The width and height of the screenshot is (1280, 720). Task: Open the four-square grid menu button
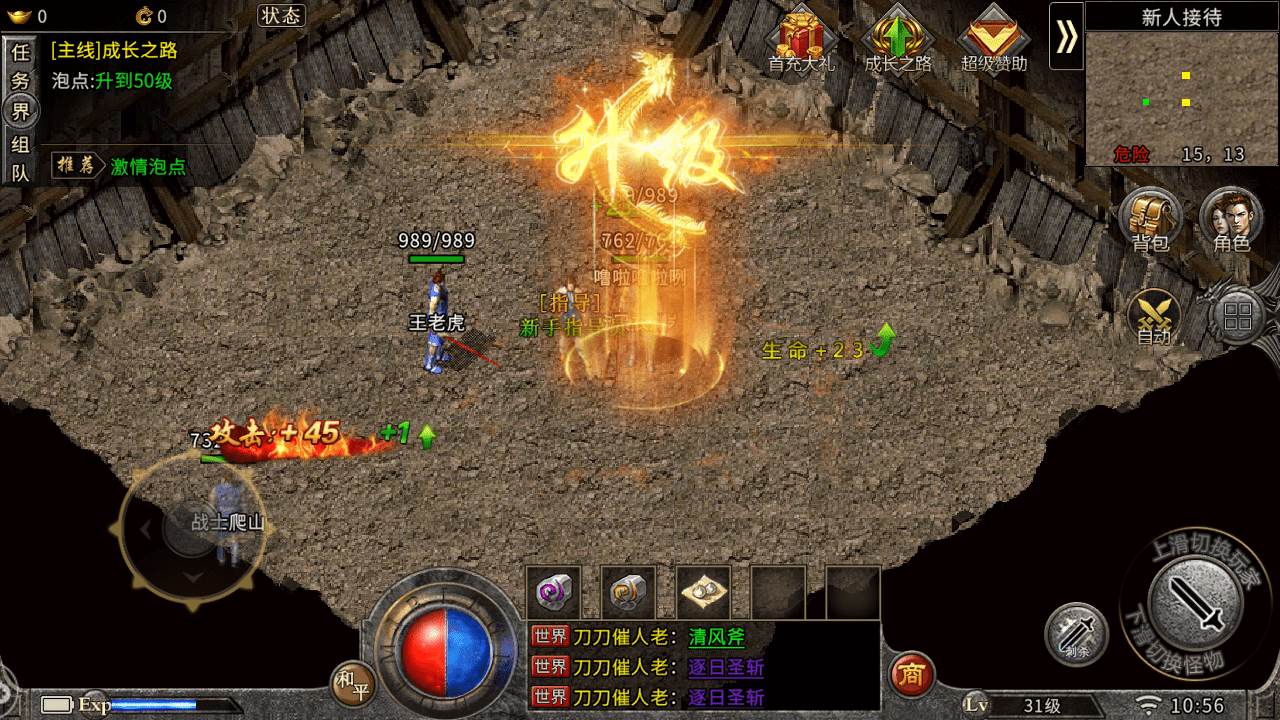click(1237, 318)
